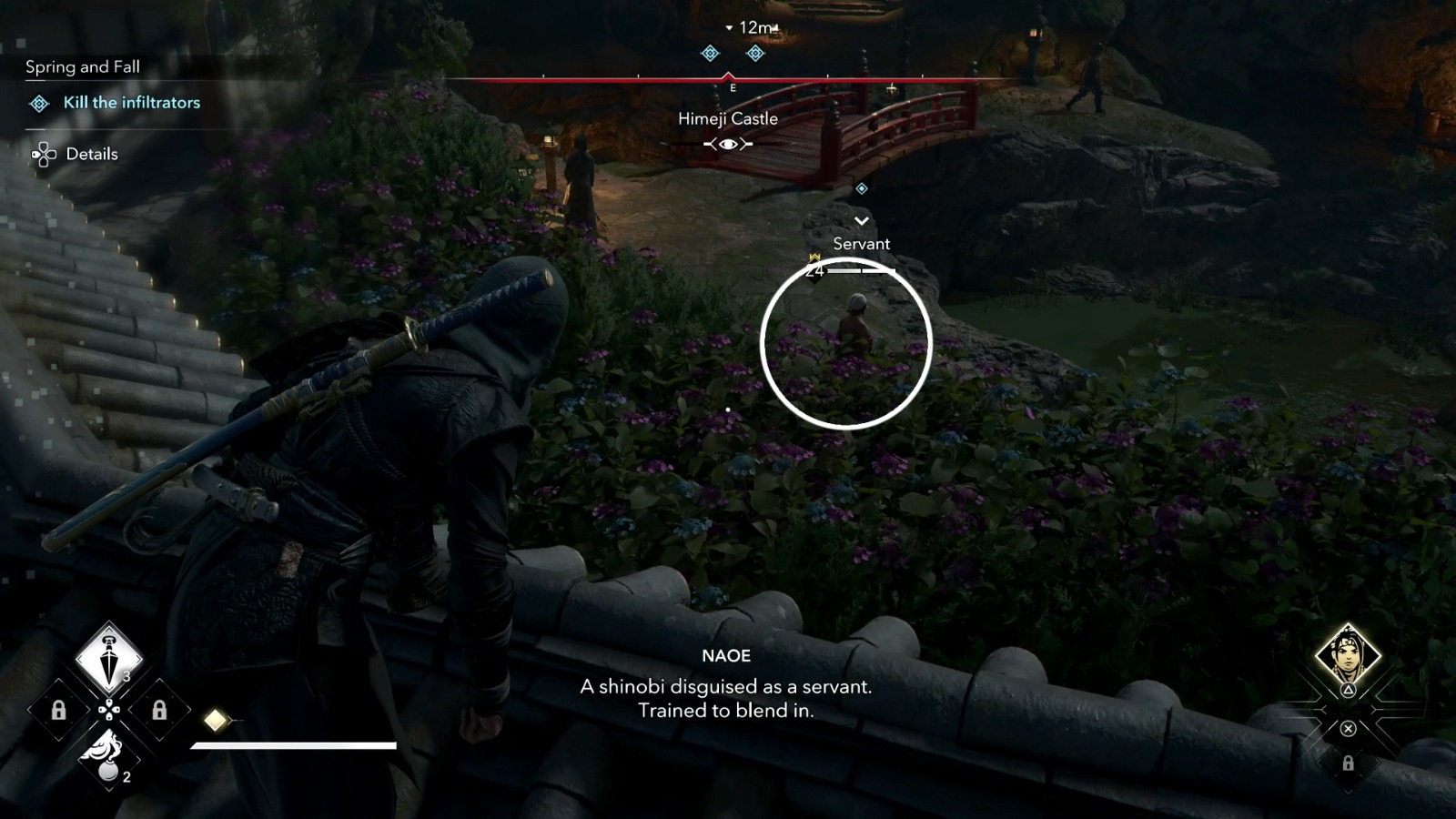Click the Himeji Castle location label

pyautogui.click(x=727, y=117)
